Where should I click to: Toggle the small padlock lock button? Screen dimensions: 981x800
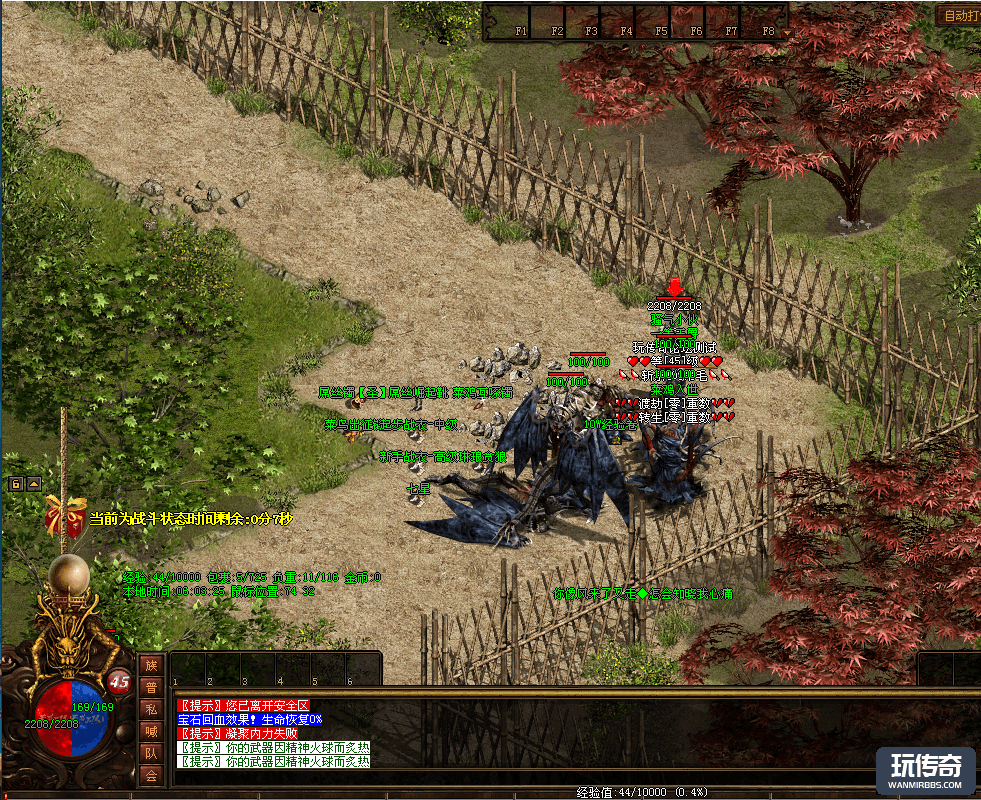tap(16, 484)
